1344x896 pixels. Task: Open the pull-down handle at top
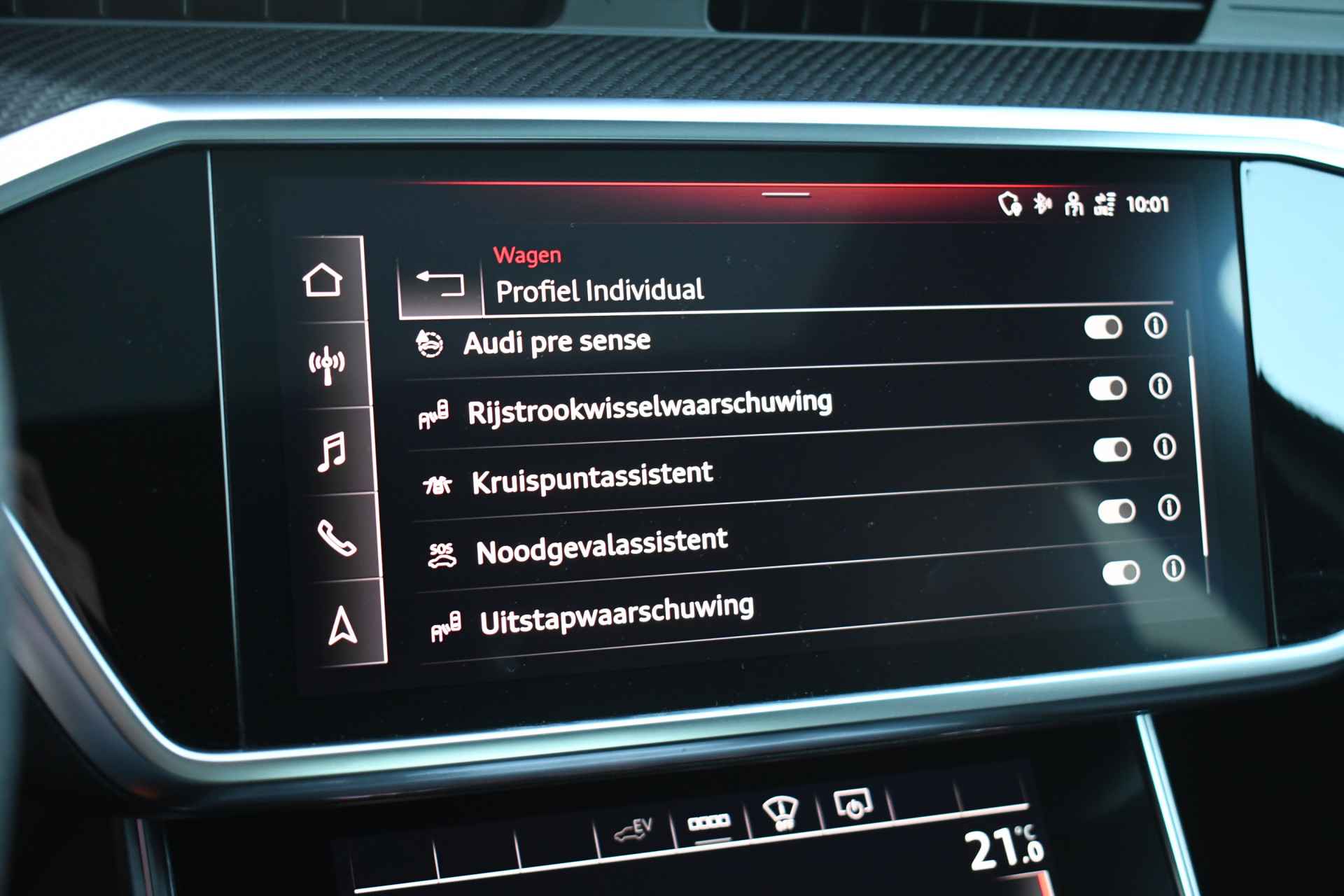point(785,195)
